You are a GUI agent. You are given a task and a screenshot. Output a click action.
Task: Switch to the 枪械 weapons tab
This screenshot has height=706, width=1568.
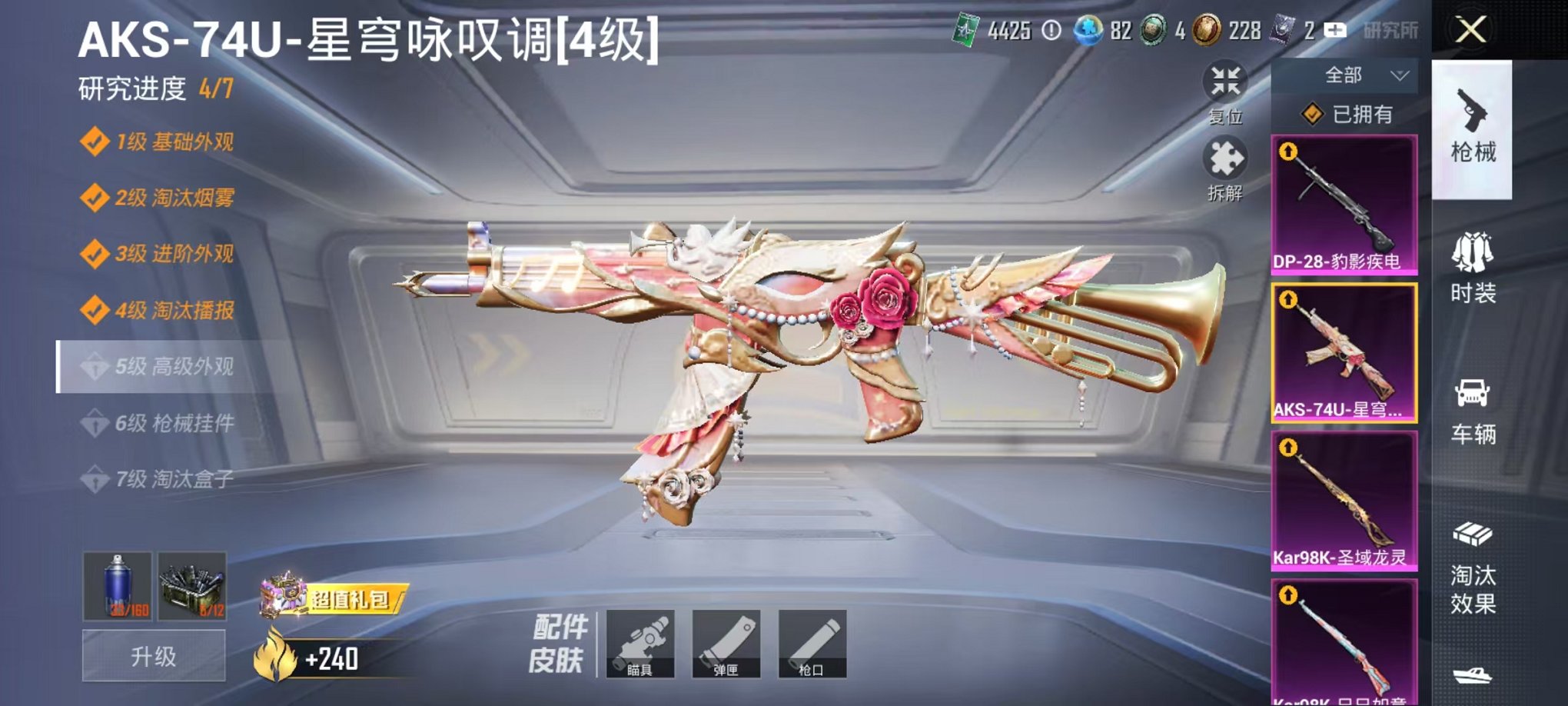coord(1477,127)
